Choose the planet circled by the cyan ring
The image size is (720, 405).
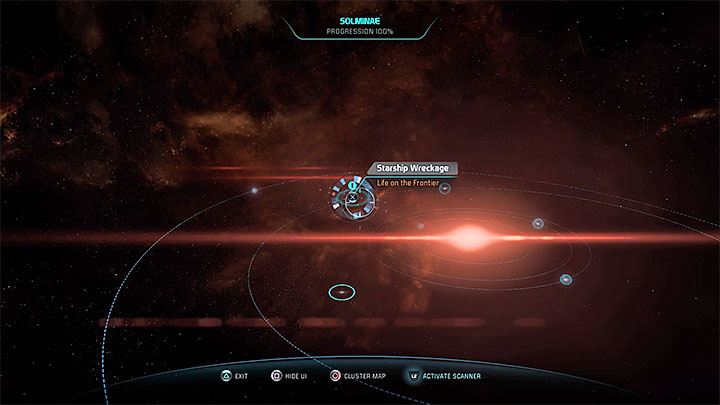(341, 292)
